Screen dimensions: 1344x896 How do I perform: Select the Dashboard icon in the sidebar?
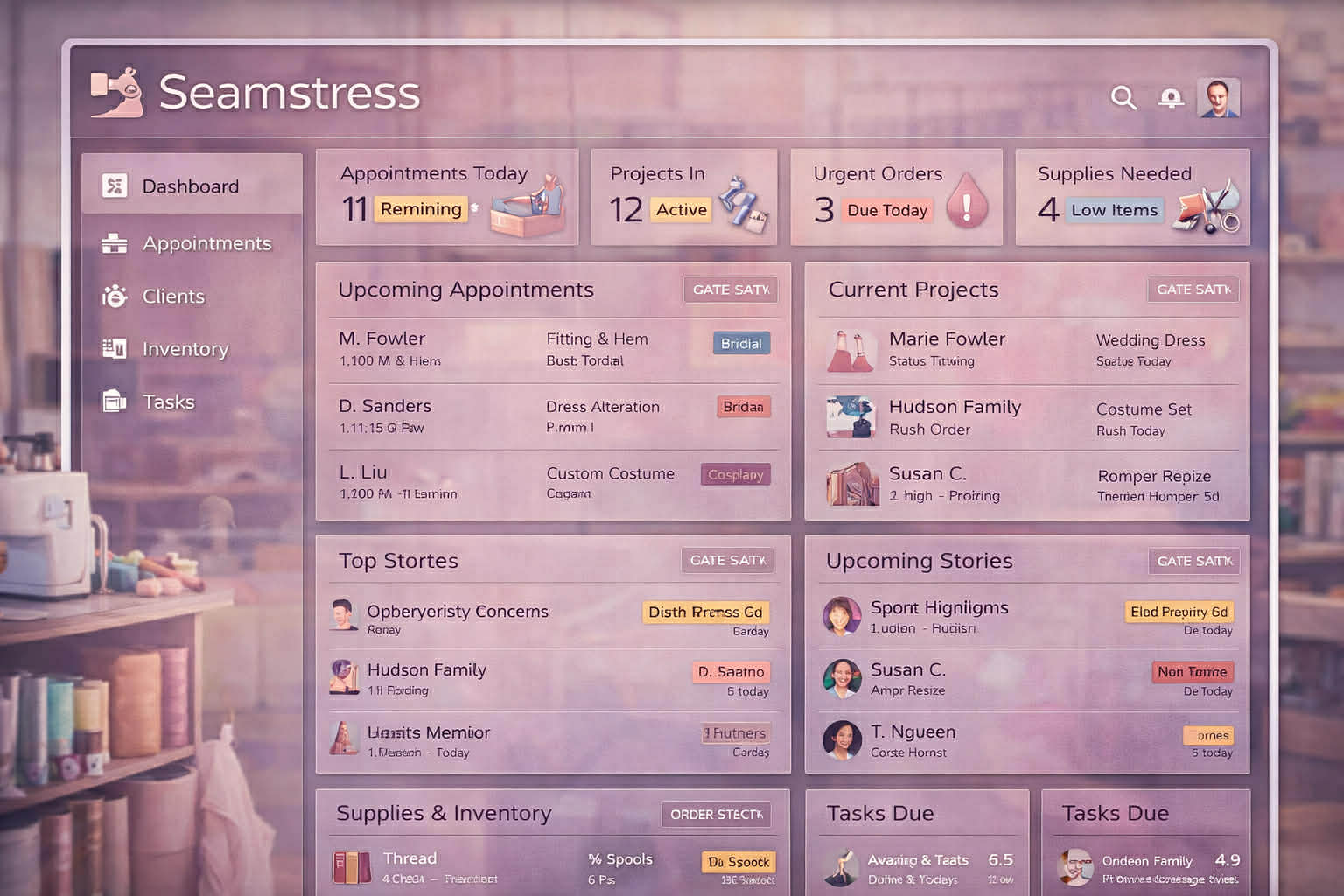click(x=113, y=185)
